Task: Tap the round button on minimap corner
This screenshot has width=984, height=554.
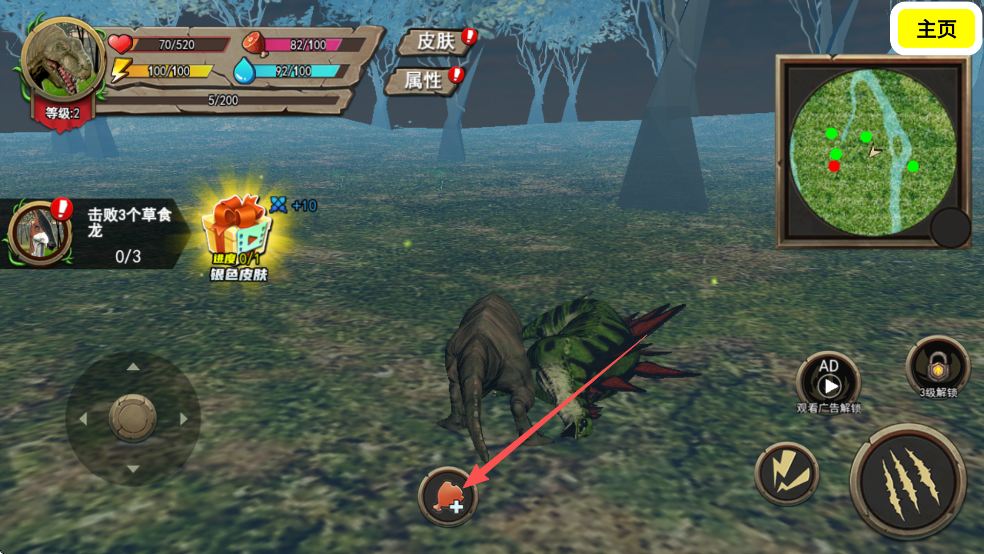Action: (949, 228)
